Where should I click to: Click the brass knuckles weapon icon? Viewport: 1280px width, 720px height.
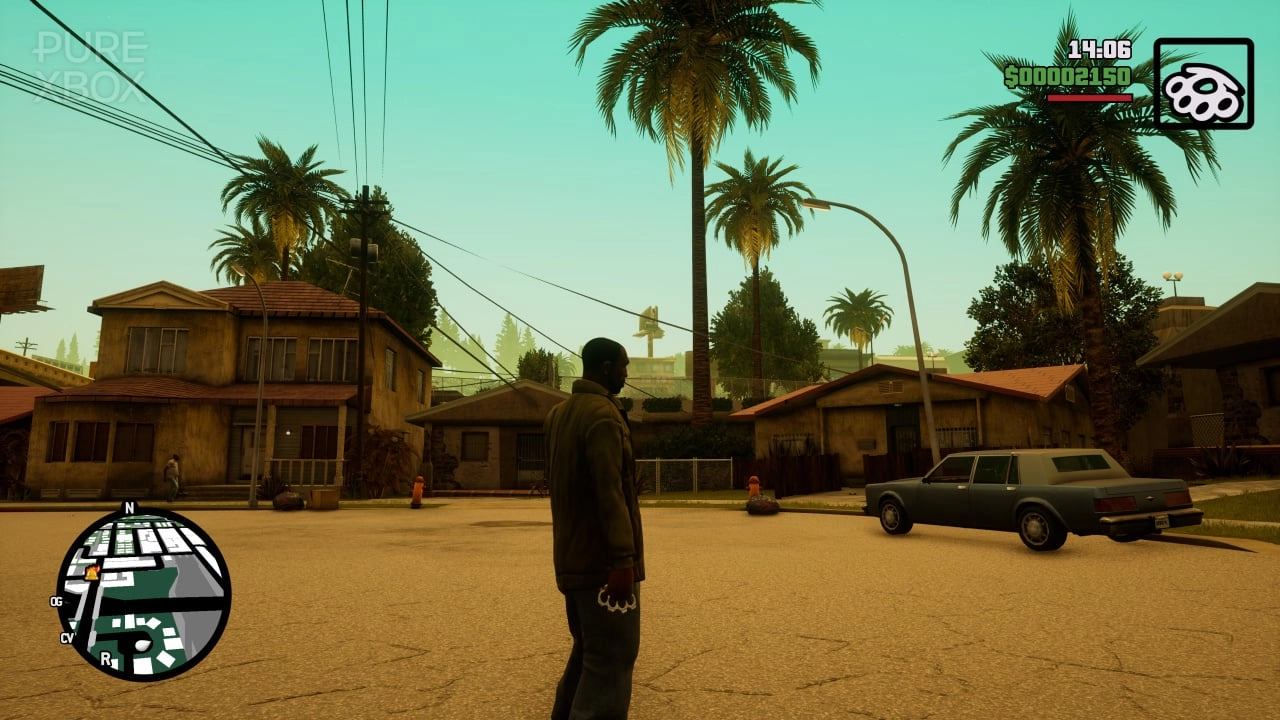(1207, 90)
